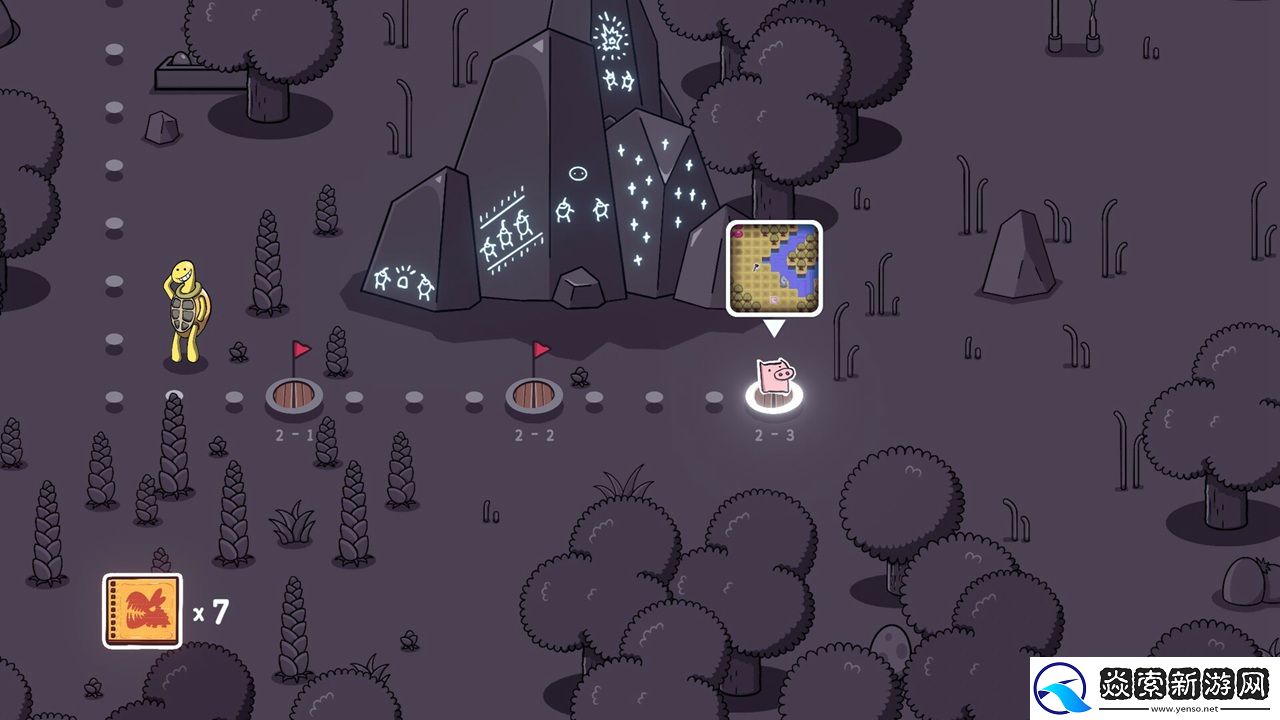Open the level 2-3 map preview thumbnail
Viewport: 1280px width, 720px height.
click(x=774, y=268)
